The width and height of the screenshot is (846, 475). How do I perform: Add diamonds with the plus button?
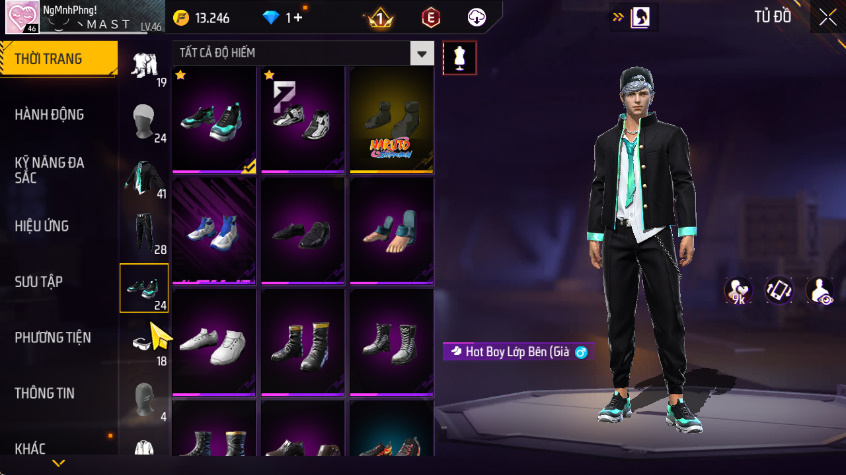295,17
